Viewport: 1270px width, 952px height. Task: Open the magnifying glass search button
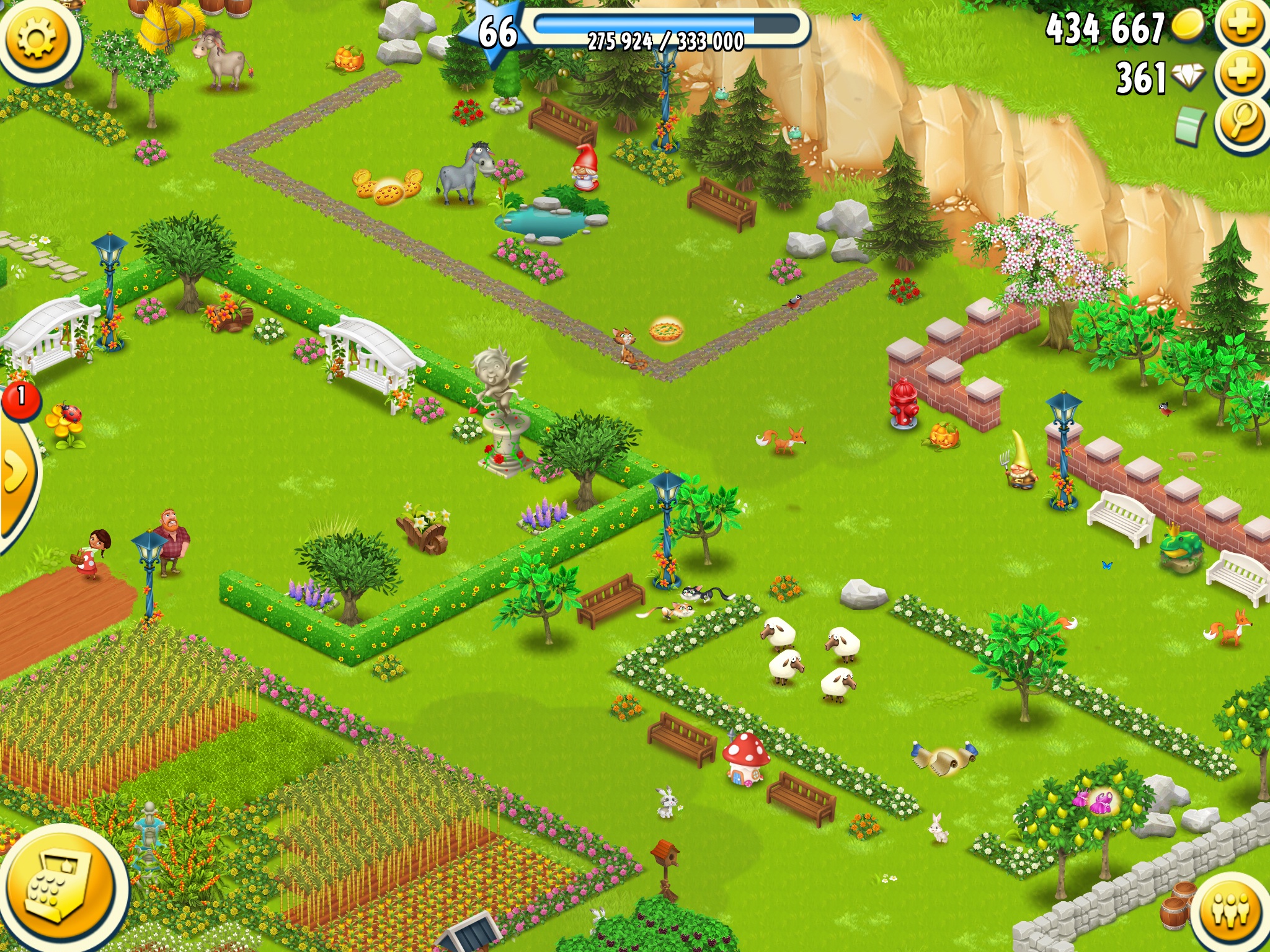click(x=1241, y=122)
